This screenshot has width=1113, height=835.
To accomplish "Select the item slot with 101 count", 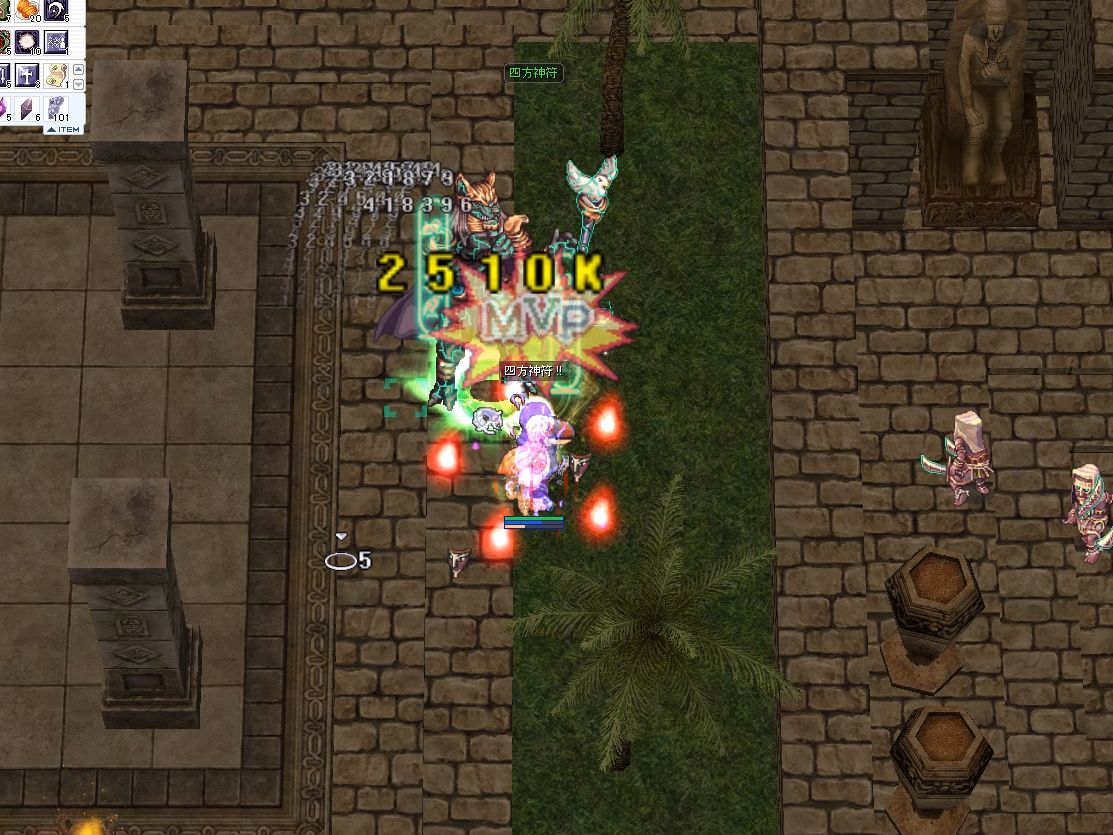I will [x=56, y=108].
